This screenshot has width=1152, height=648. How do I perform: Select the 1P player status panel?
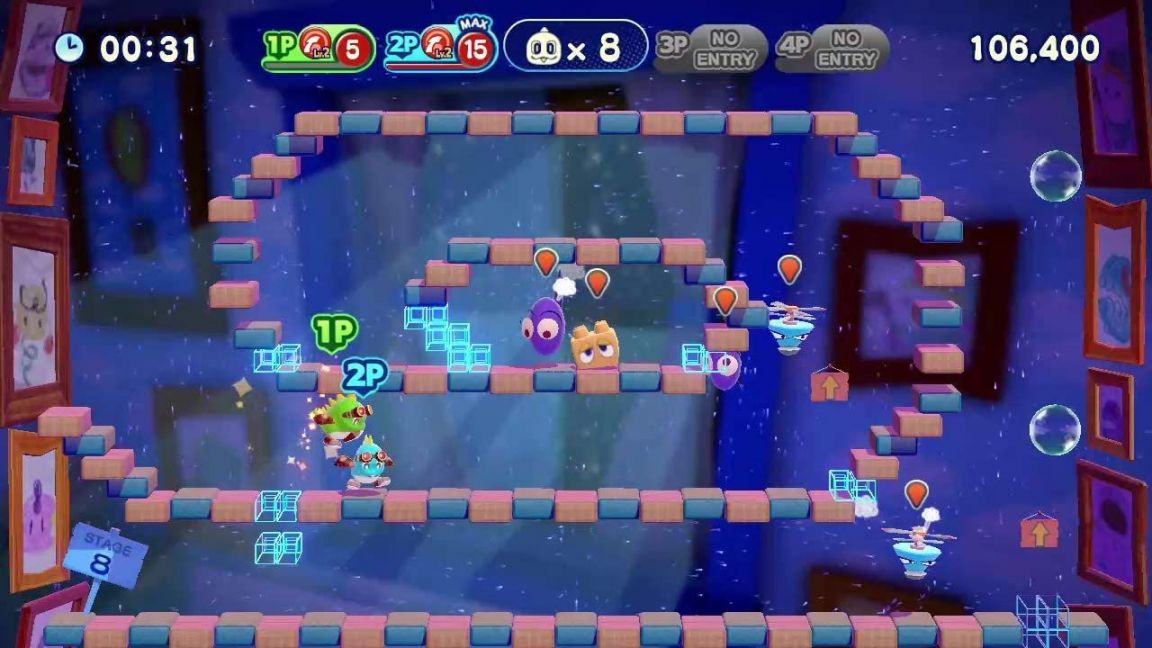(x=318, y=48)
